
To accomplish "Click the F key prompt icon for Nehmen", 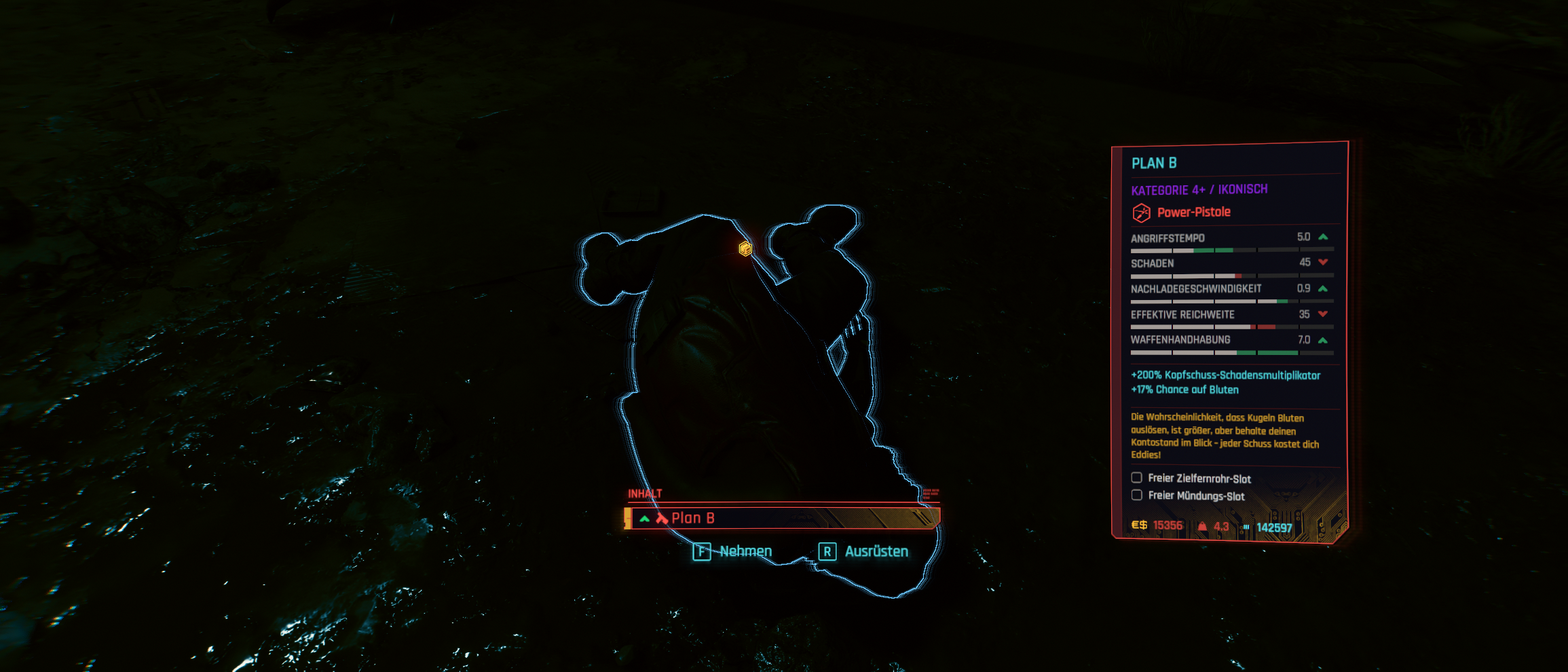I will coord(702,551).
